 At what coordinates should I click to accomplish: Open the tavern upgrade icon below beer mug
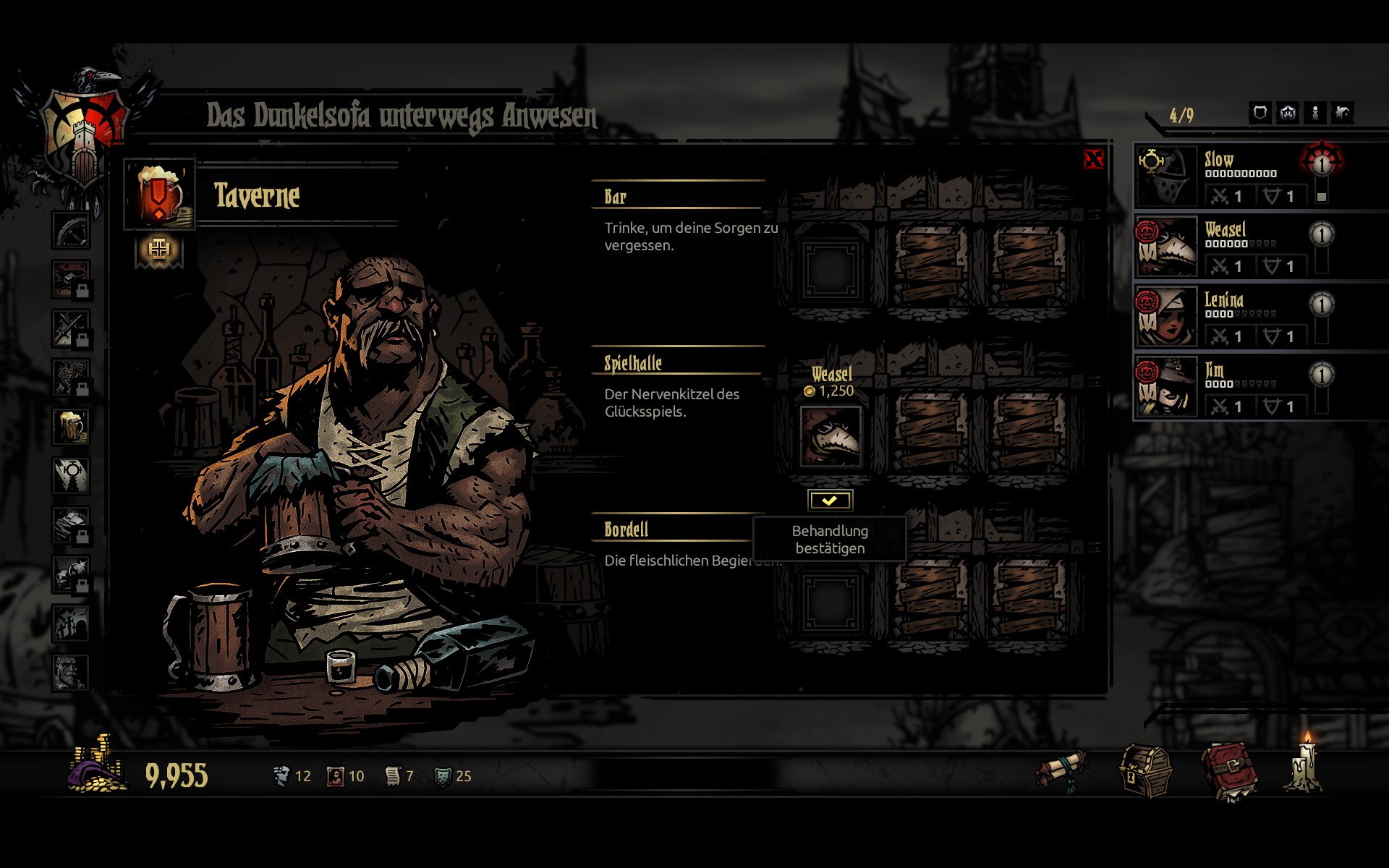[159, 250]
